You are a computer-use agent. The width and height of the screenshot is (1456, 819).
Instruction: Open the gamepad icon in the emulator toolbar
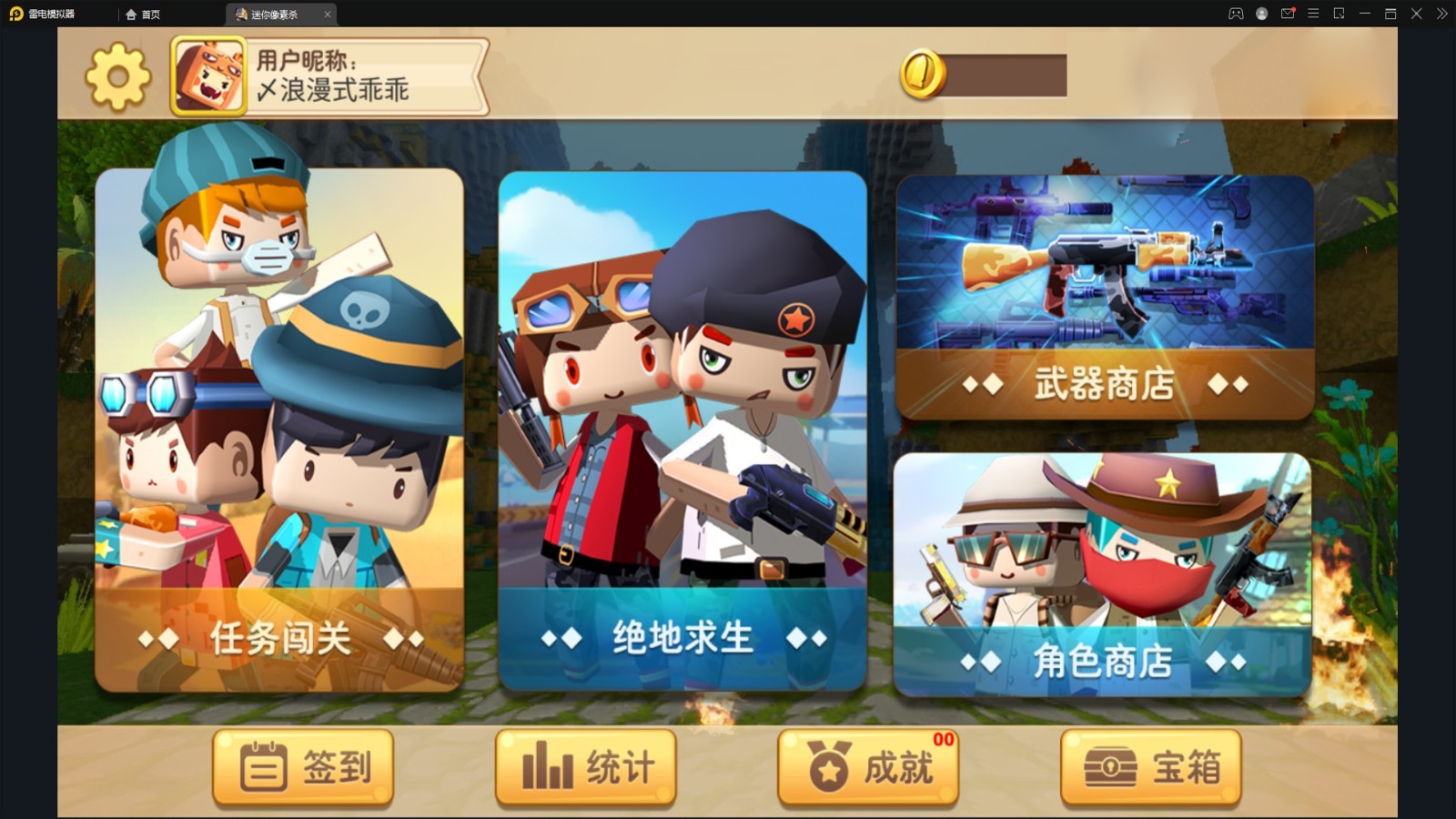click(x=1236, y=14)
